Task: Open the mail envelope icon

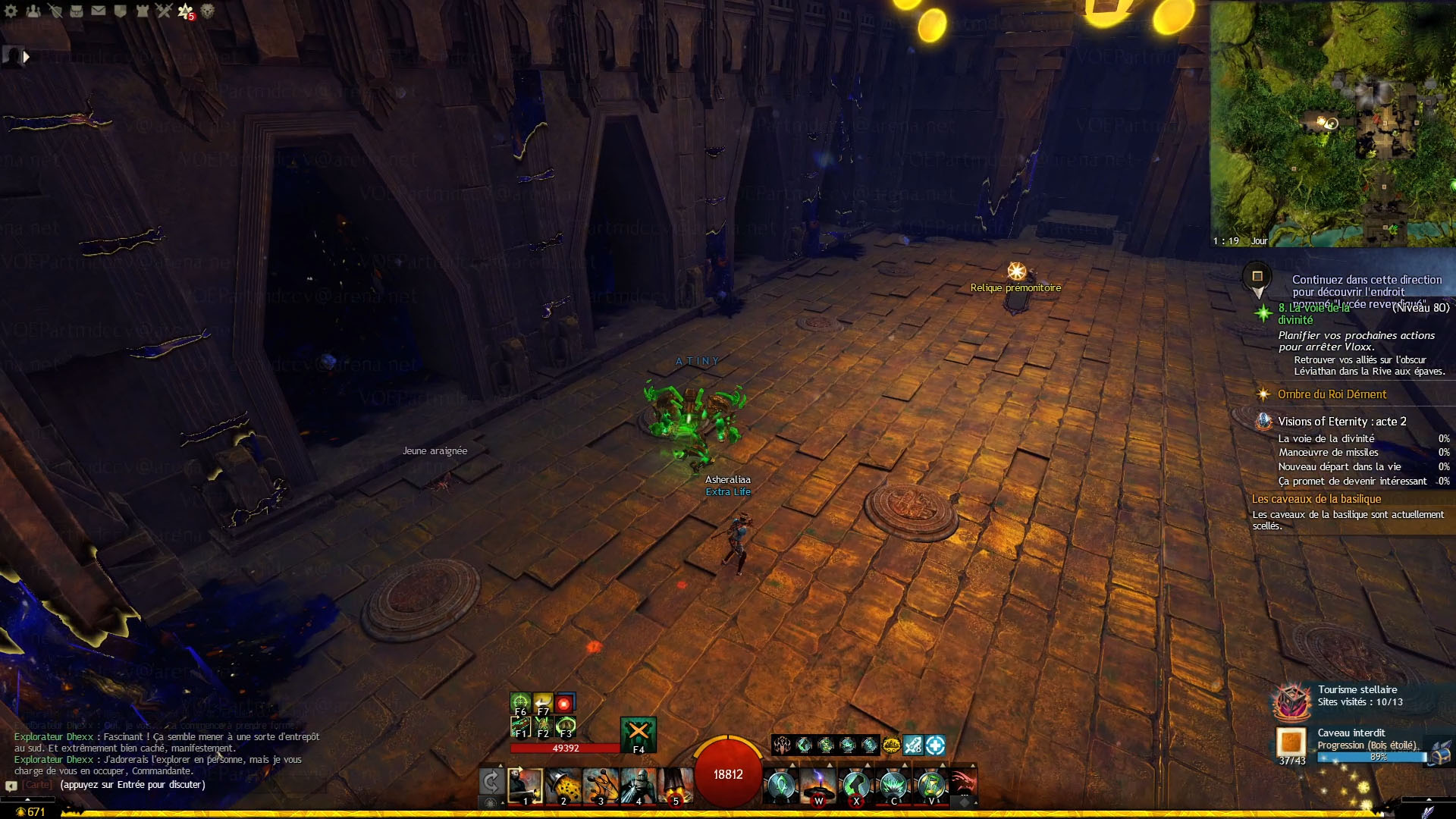Action: click(x=99, y=11)
